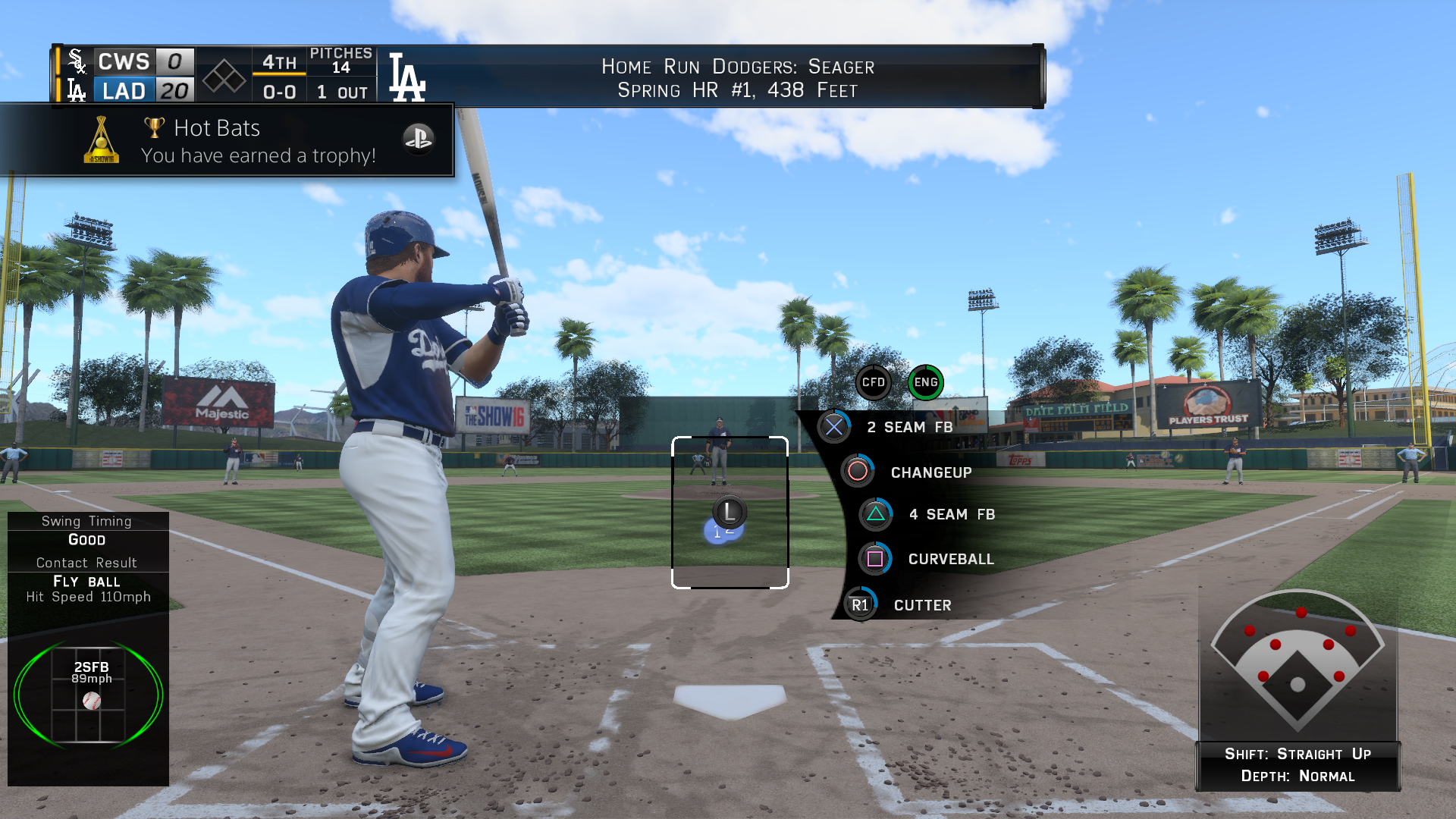Viewport: 1456px width, 819px height.
Task: Select the Changeup circle button icon
Action: (x=858, y=471)
